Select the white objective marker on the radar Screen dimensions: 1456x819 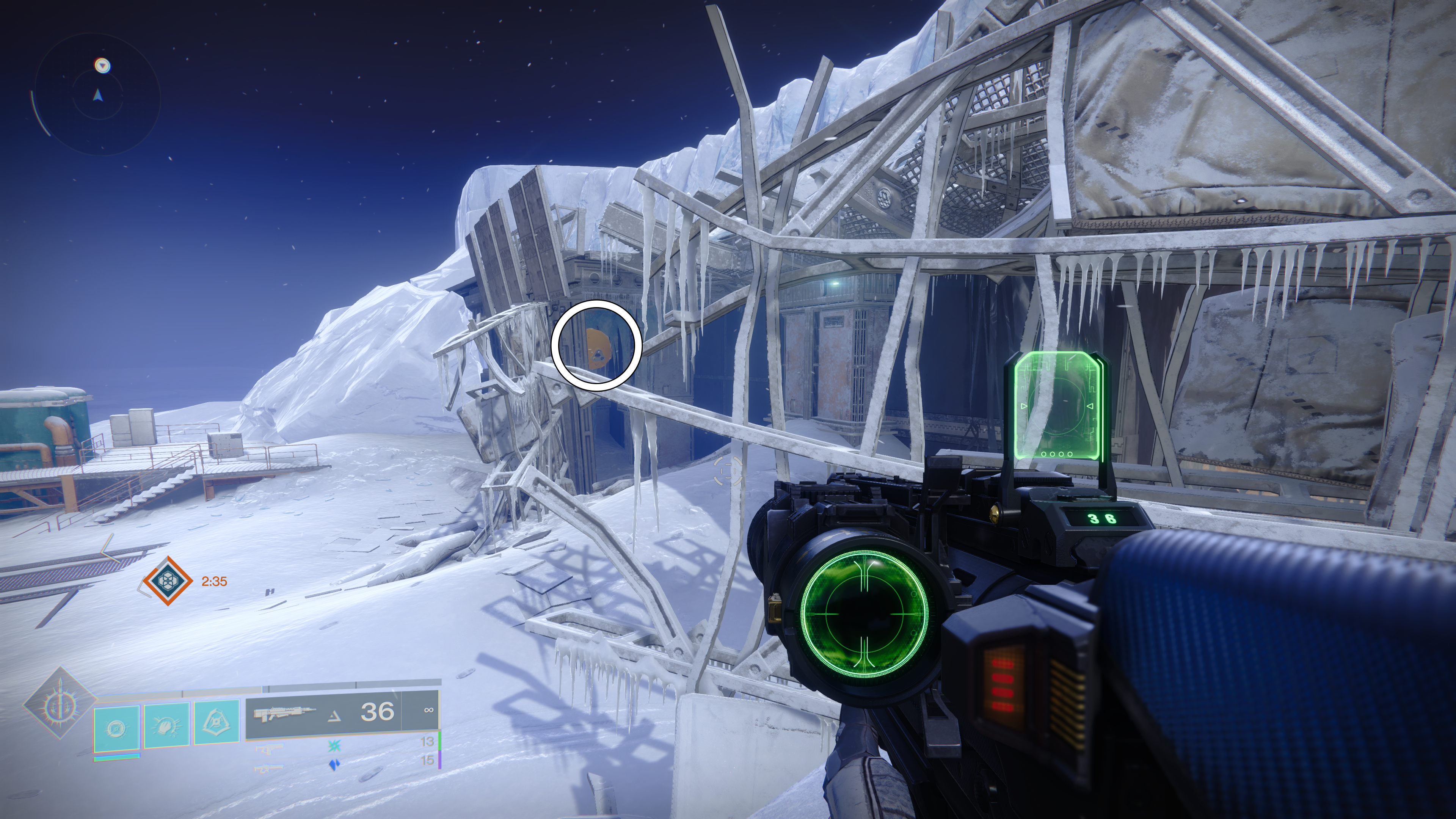pos(102,66)
